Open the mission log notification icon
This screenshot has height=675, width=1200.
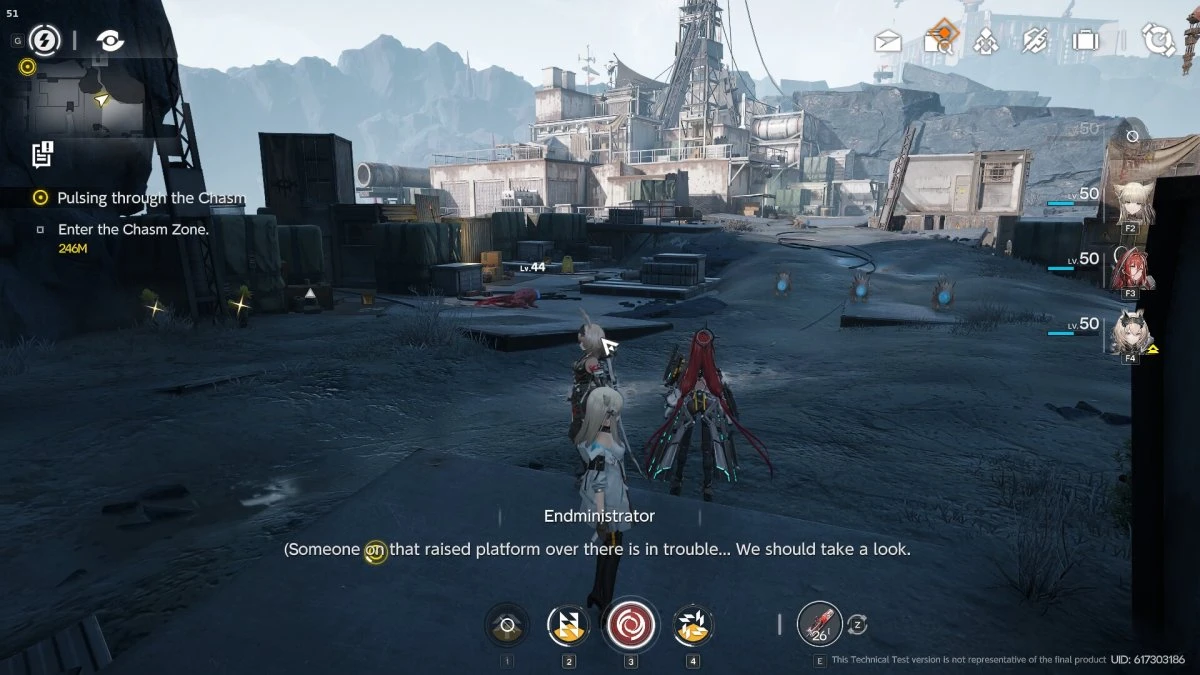tap(42, 154)
